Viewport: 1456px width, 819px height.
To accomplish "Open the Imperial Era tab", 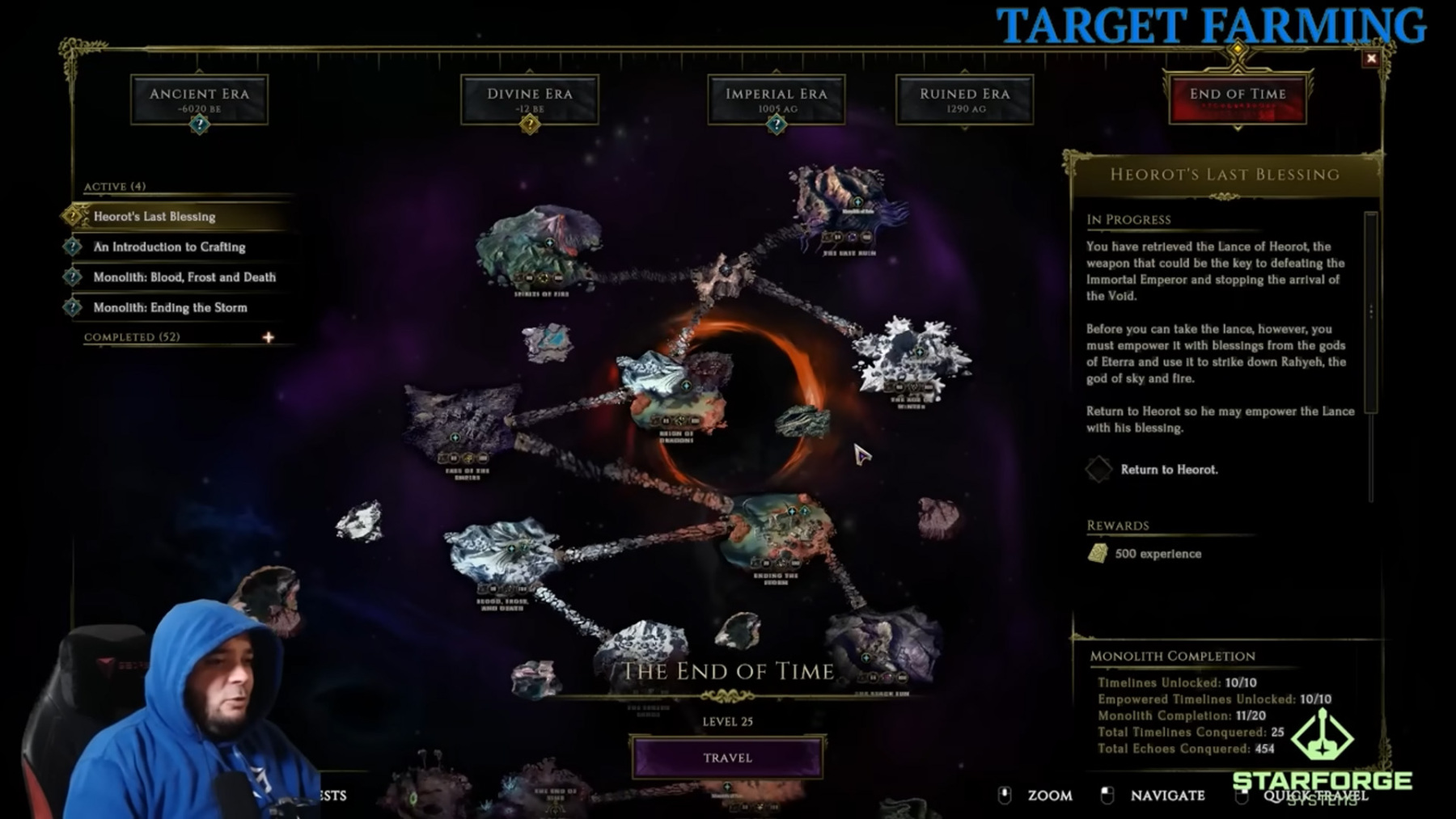I will 776,99.
